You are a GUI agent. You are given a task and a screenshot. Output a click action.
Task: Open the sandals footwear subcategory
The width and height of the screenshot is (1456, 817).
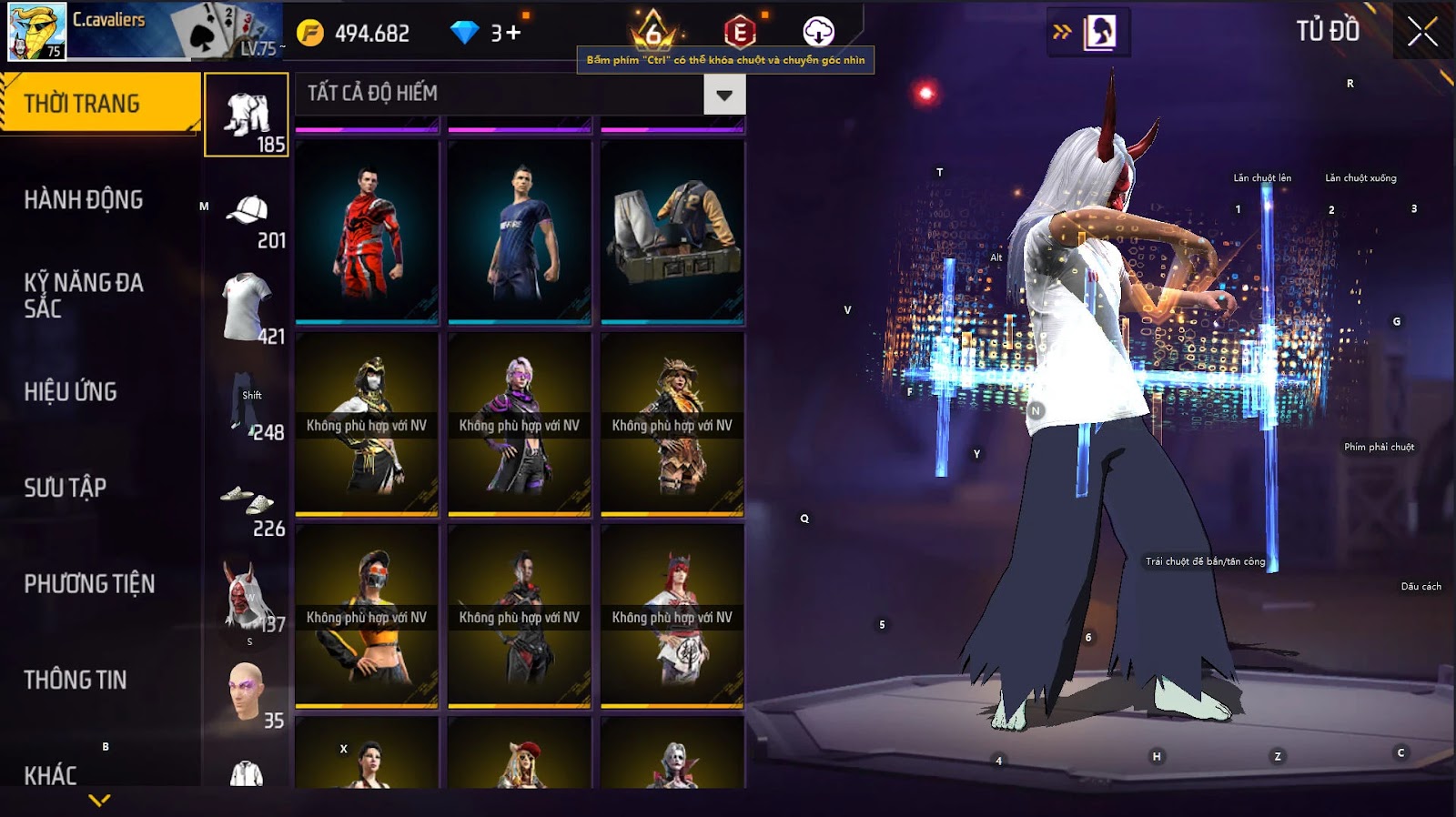click(247, 503)
